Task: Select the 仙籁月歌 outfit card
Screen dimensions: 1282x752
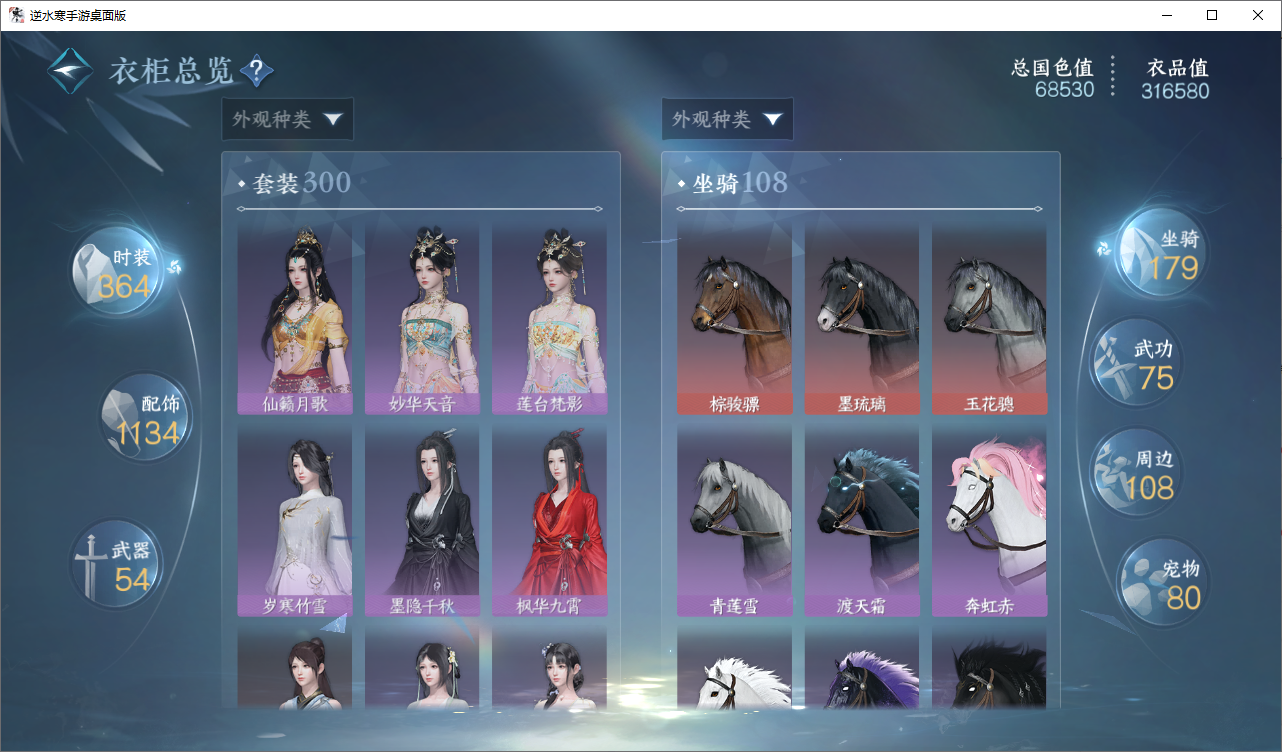Action: (294, 318)
